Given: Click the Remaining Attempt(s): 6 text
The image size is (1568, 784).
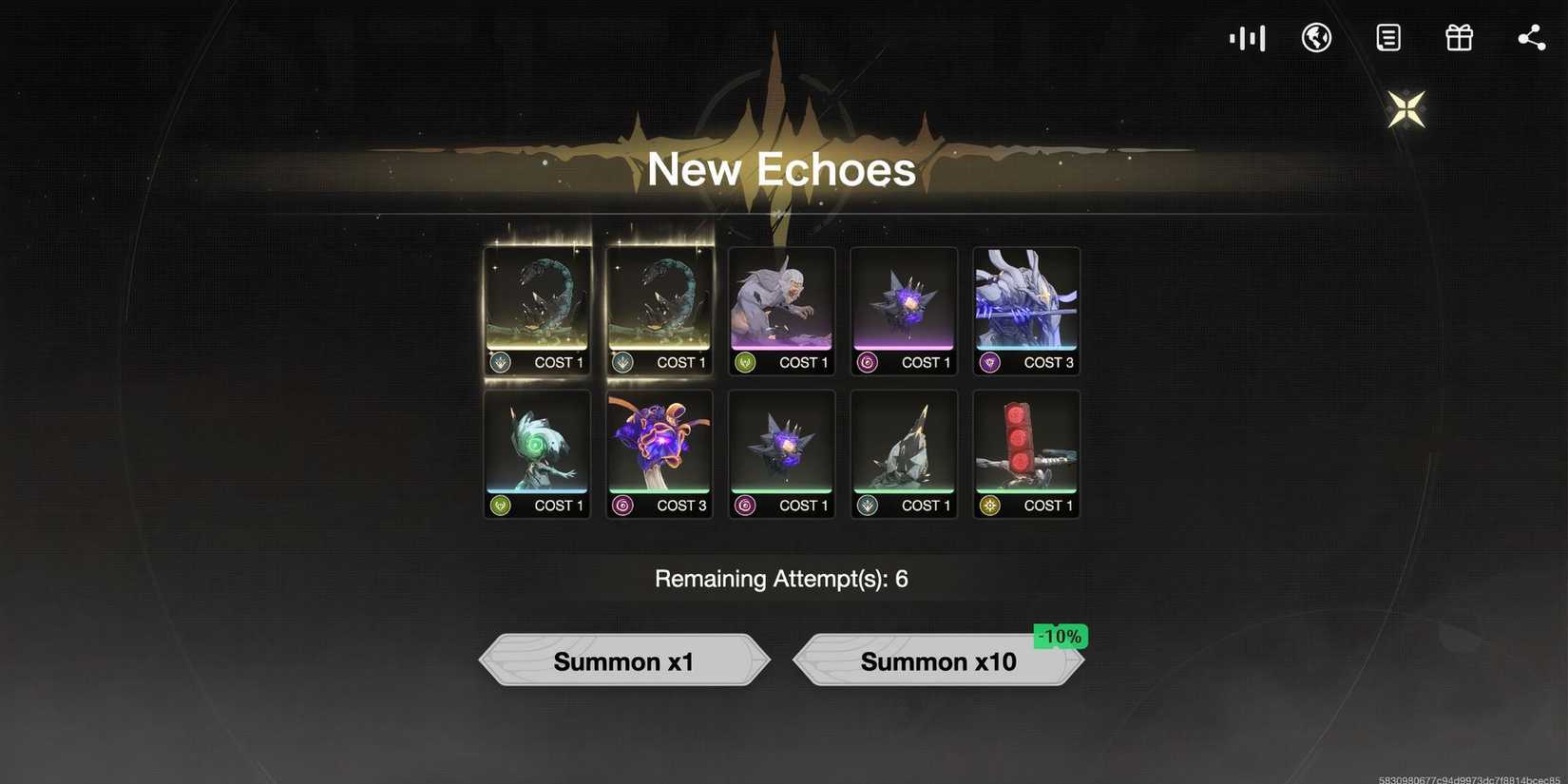Looking at the screenshot, I should 781,577.
